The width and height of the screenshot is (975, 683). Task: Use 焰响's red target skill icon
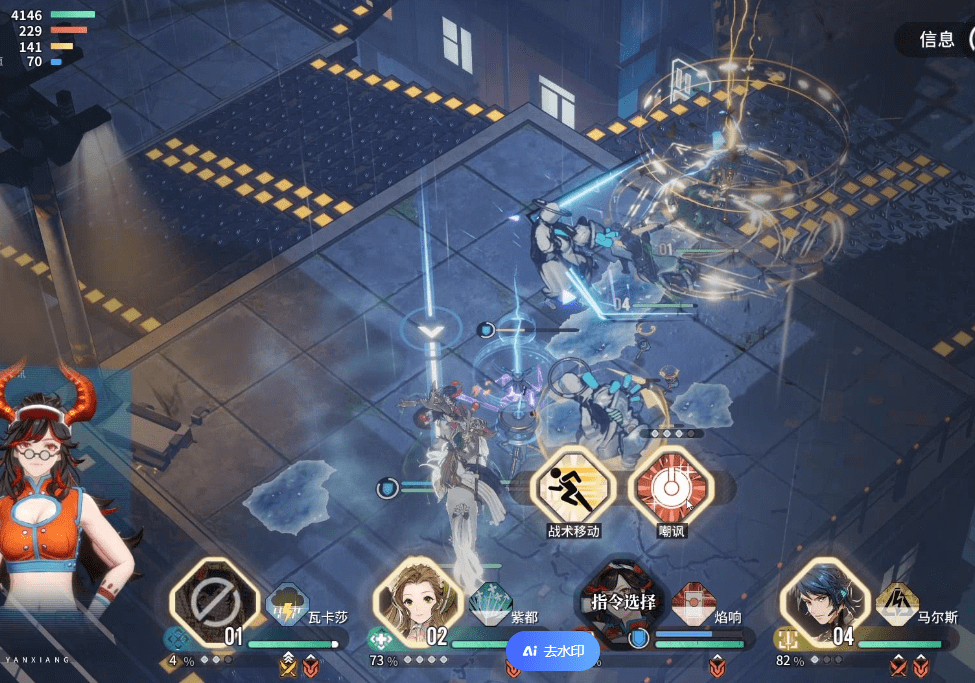(x=694, y=603)
